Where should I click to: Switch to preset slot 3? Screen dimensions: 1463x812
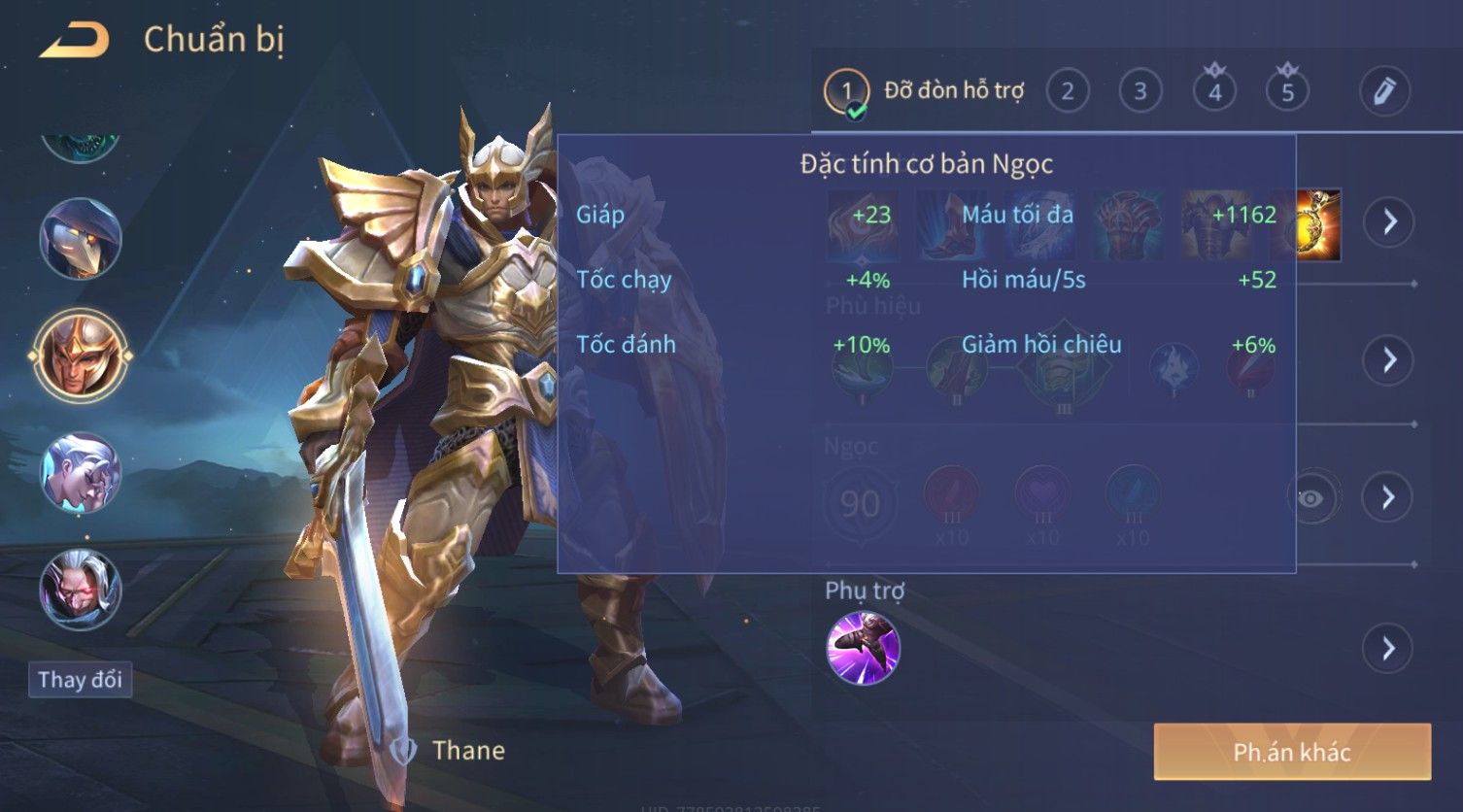click(1140, 92)
